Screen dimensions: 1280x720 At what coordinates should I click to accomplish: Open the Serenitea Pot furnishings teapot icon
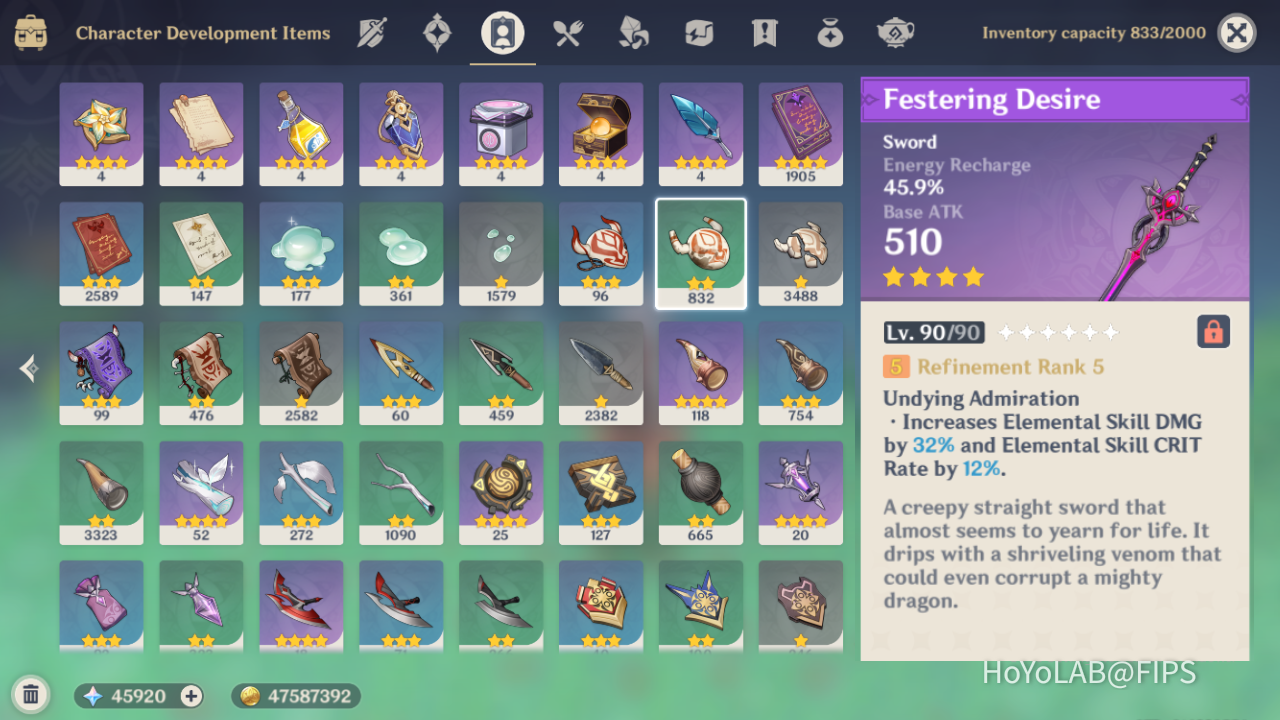coord(895,32)
